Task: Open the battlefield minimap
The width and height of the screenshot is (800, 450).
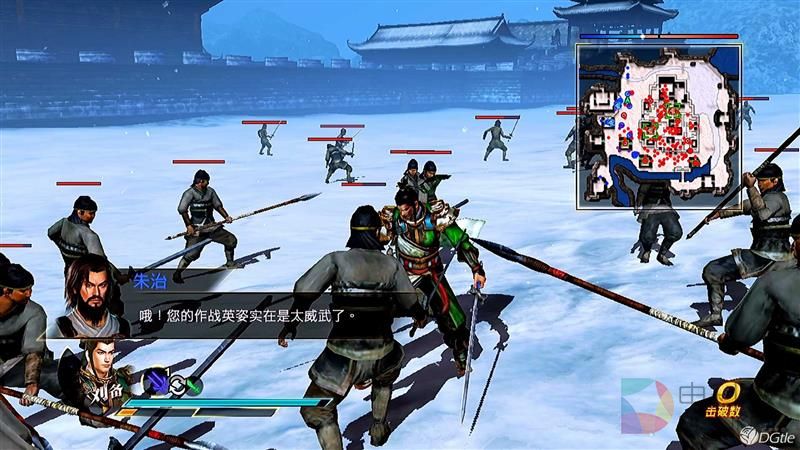Action: click(657, 123)
